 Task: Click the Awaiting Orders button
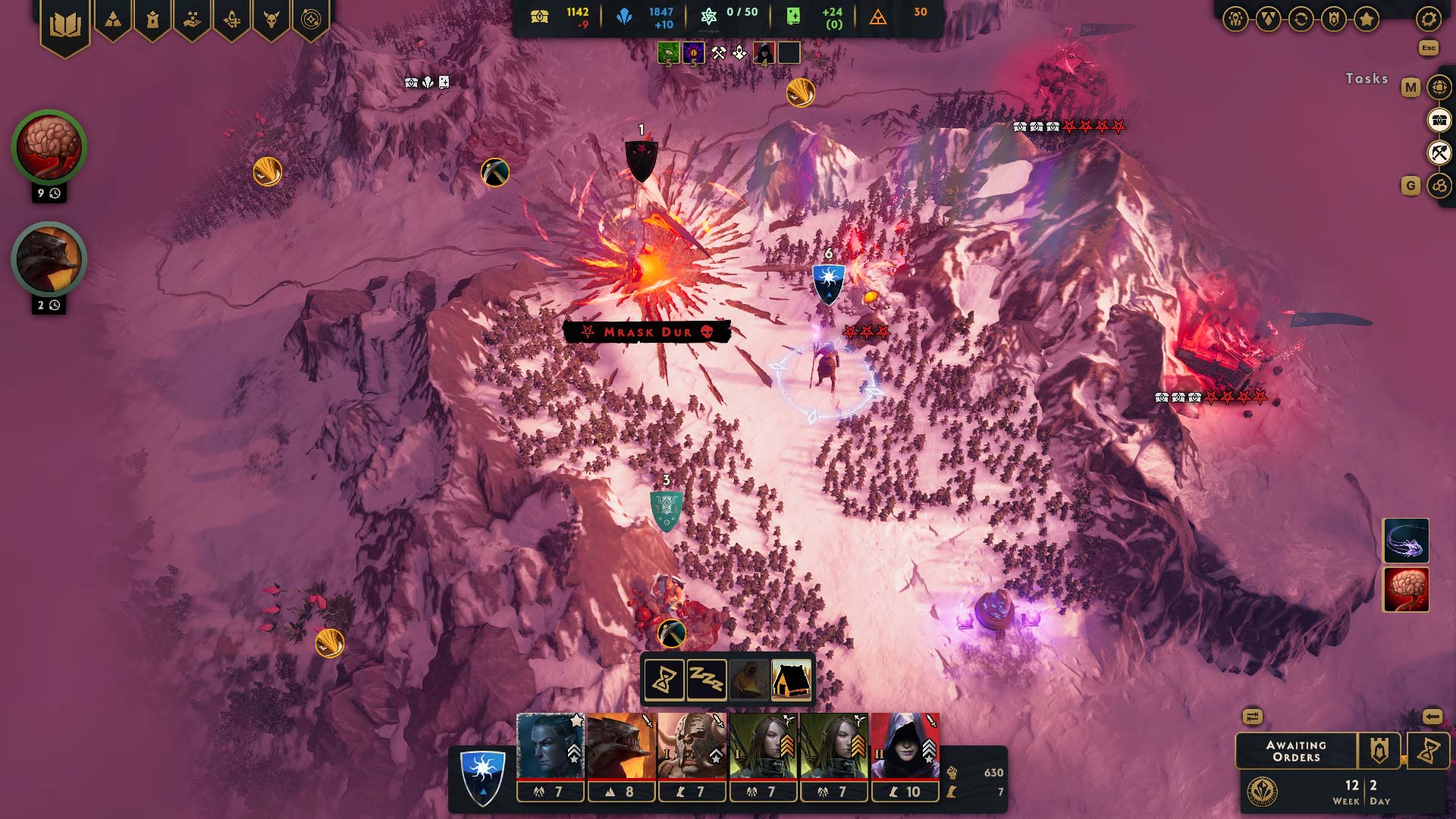(x=1296, y=751)
